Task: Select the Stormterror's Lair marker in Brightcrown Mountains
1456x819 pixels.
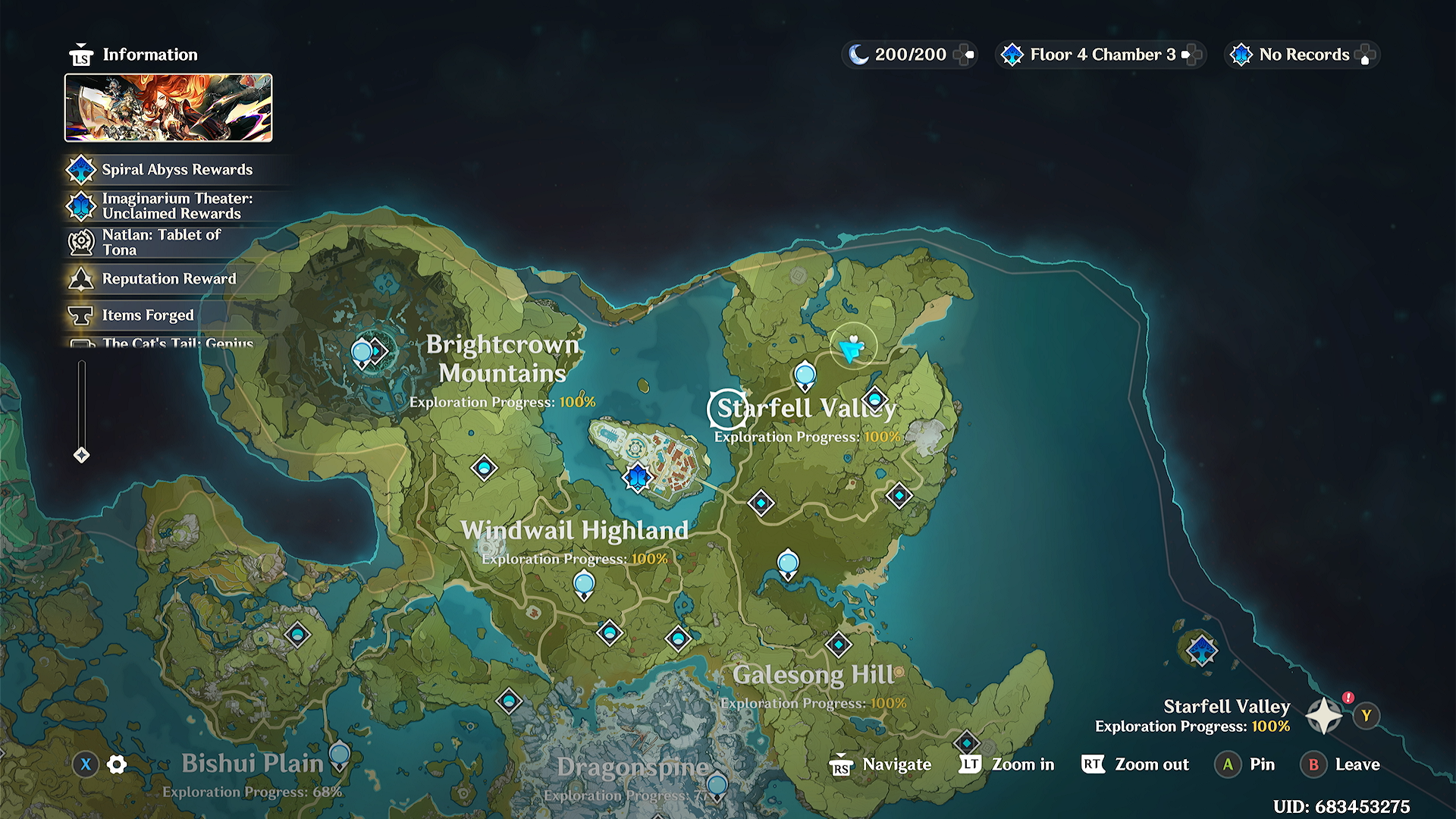Action: (x=377, y=351)
